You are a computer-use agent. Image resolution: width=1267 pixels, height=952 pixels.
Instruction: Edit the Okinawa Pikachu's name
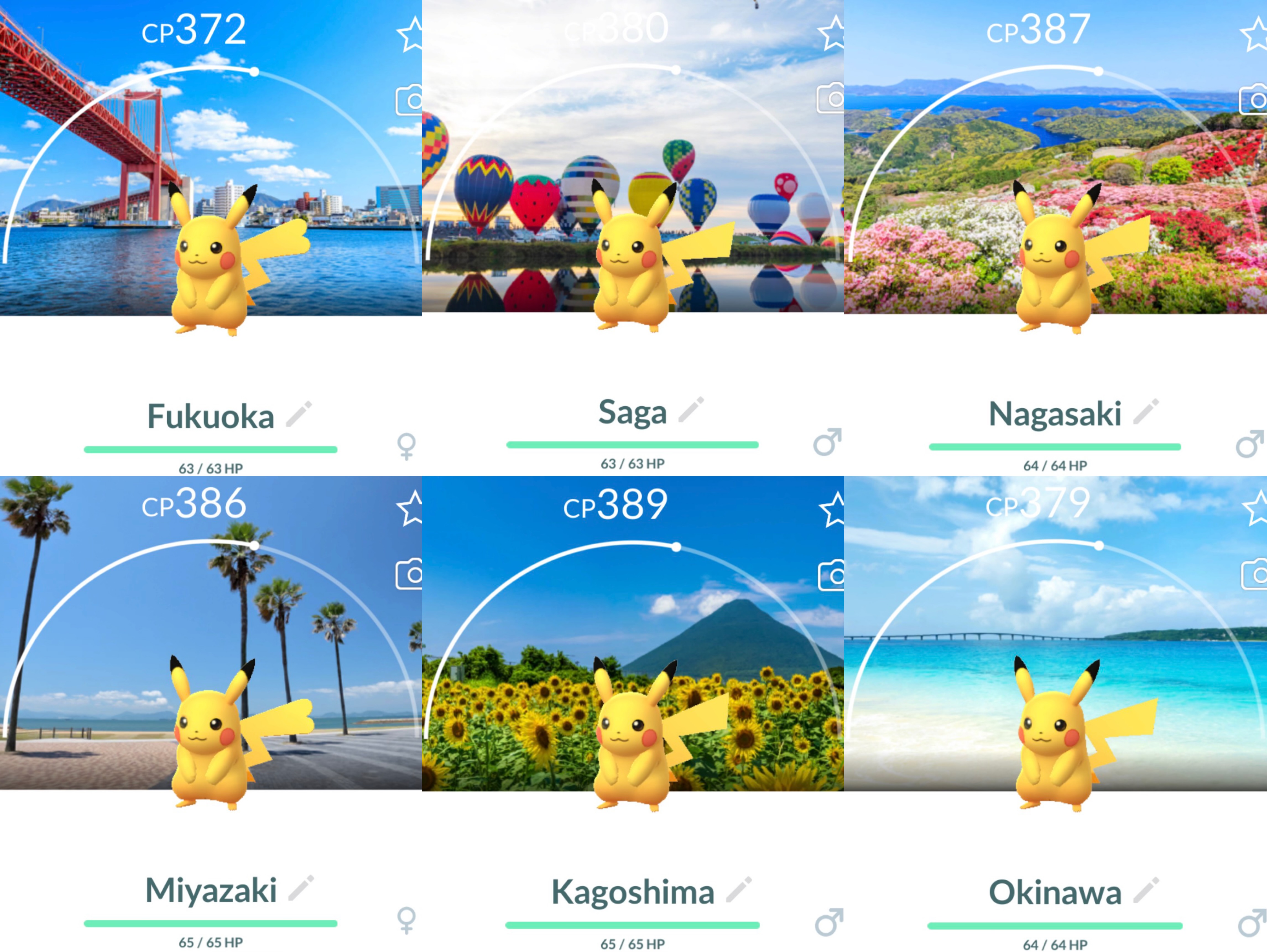1146,890
